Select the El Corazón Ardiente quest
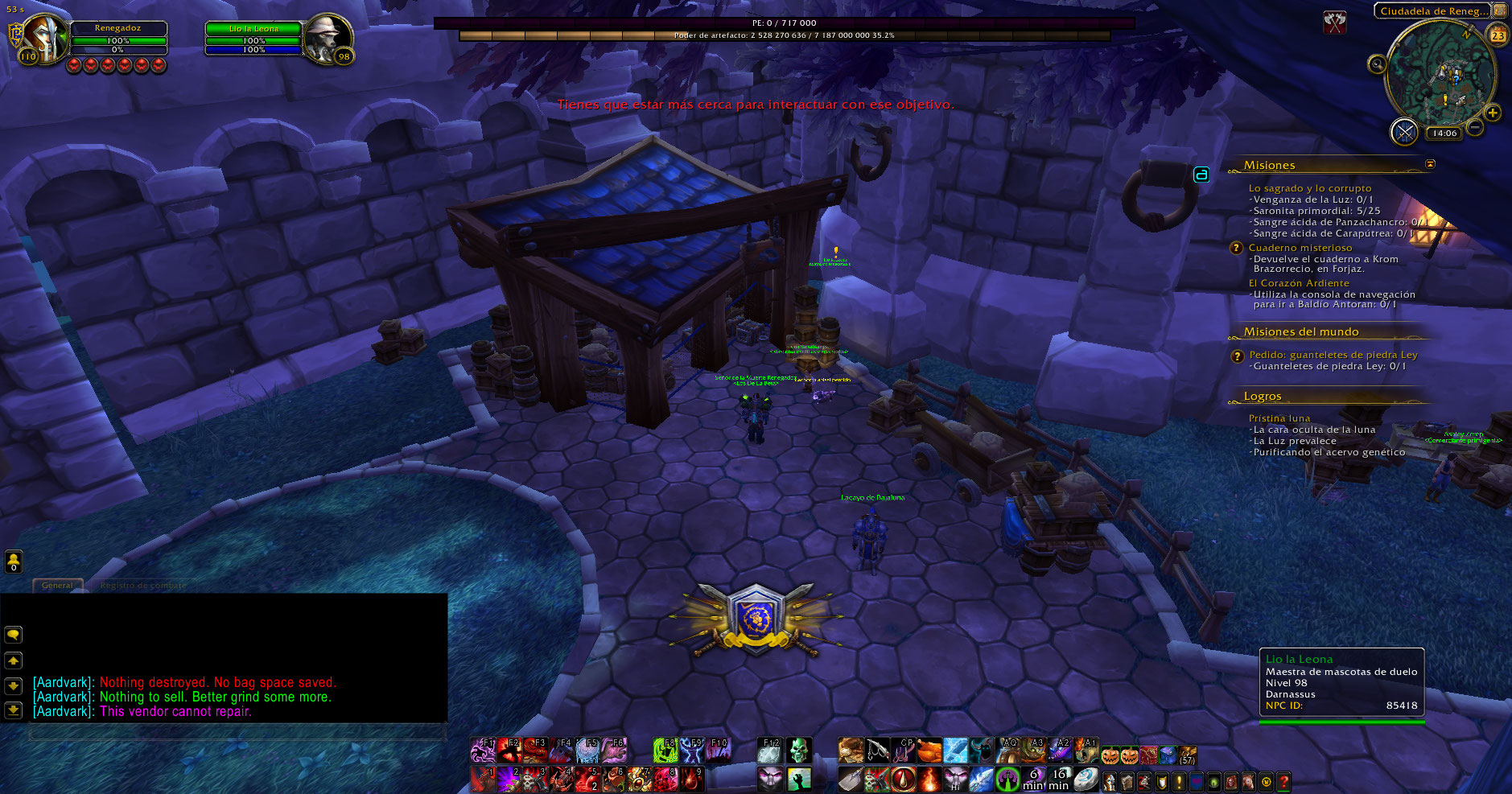Viewport: 1512px width, 794px height. [x=1298, y=283]
